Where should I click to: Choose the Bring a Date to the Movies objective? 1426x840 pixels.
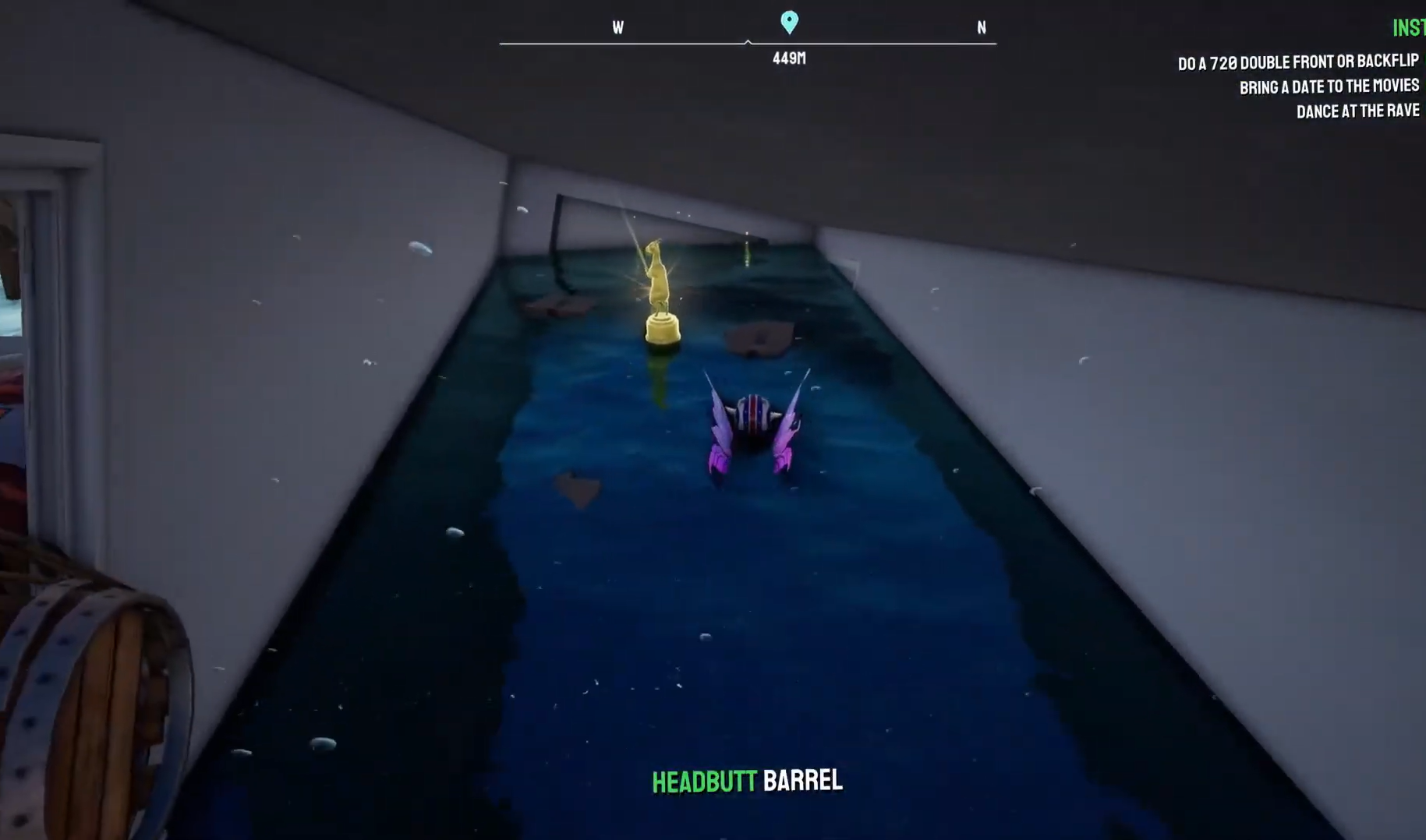click(x=1329, y=86)
